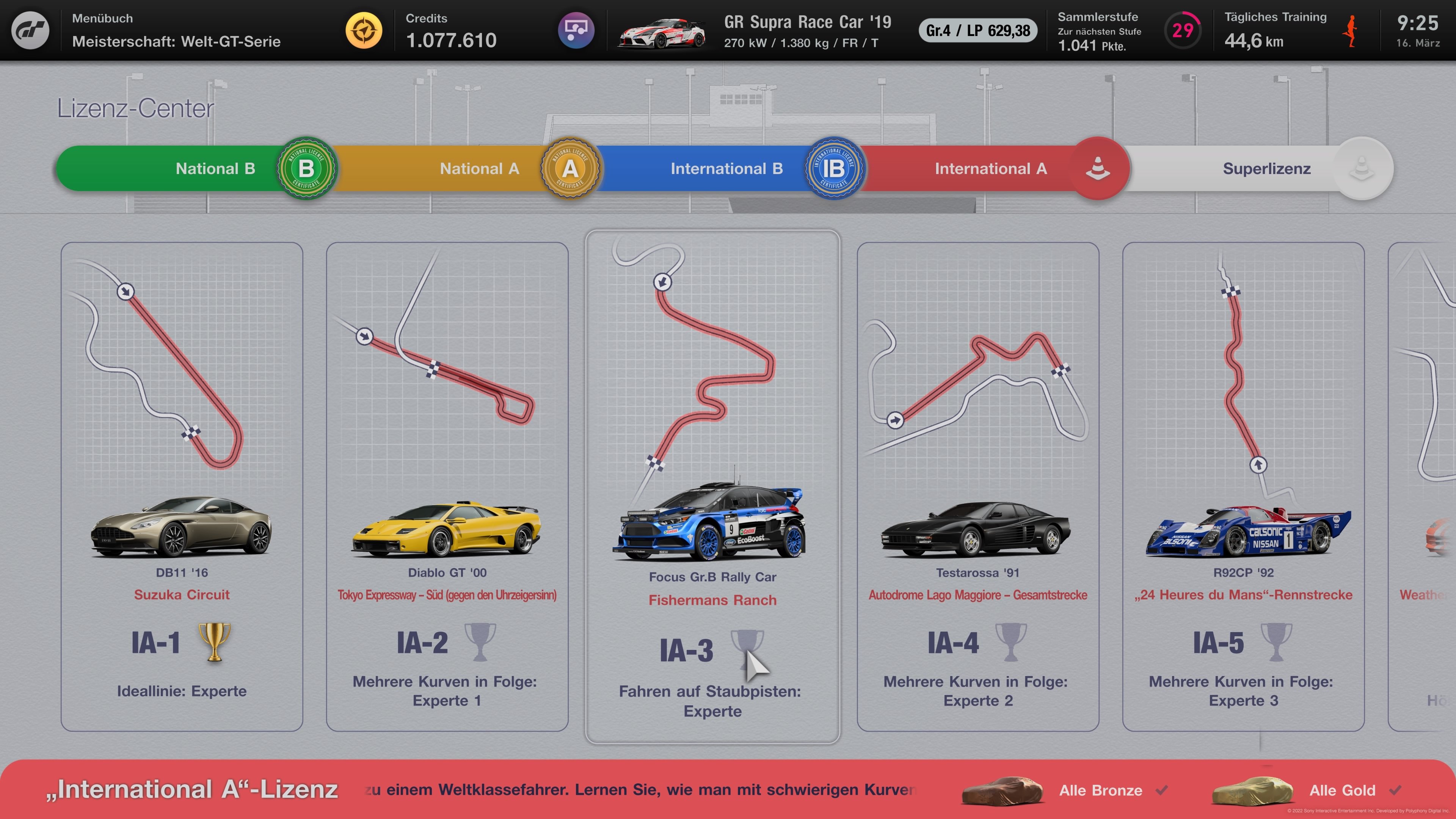This screenshot has width=1456, height=819.
Task: Select the Superlizenz section
Action: coord(1266,168)
